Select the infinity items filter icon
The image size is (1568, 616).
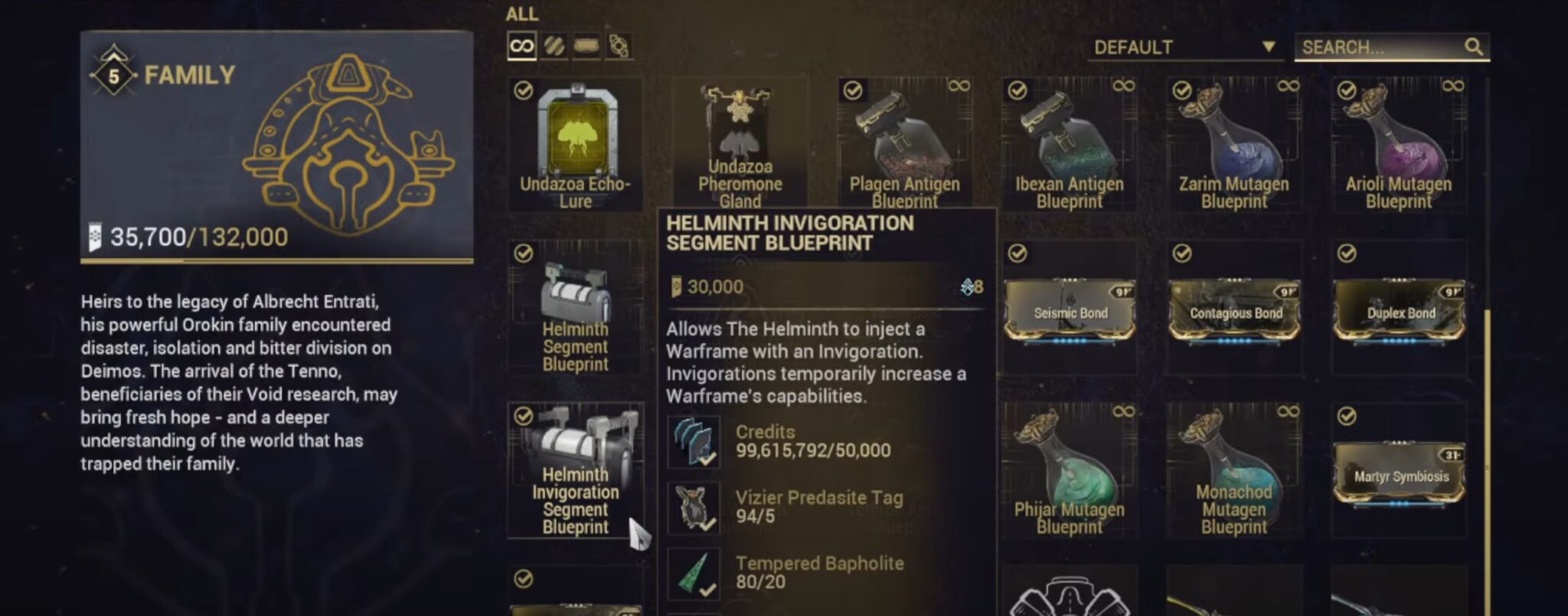pos(521,44)
